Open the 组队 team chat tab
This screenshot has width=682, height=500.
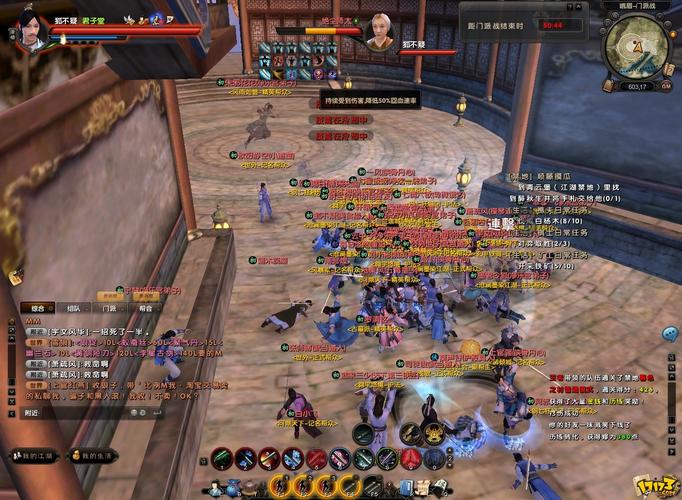pyautogui.click(x=73, y=308)
